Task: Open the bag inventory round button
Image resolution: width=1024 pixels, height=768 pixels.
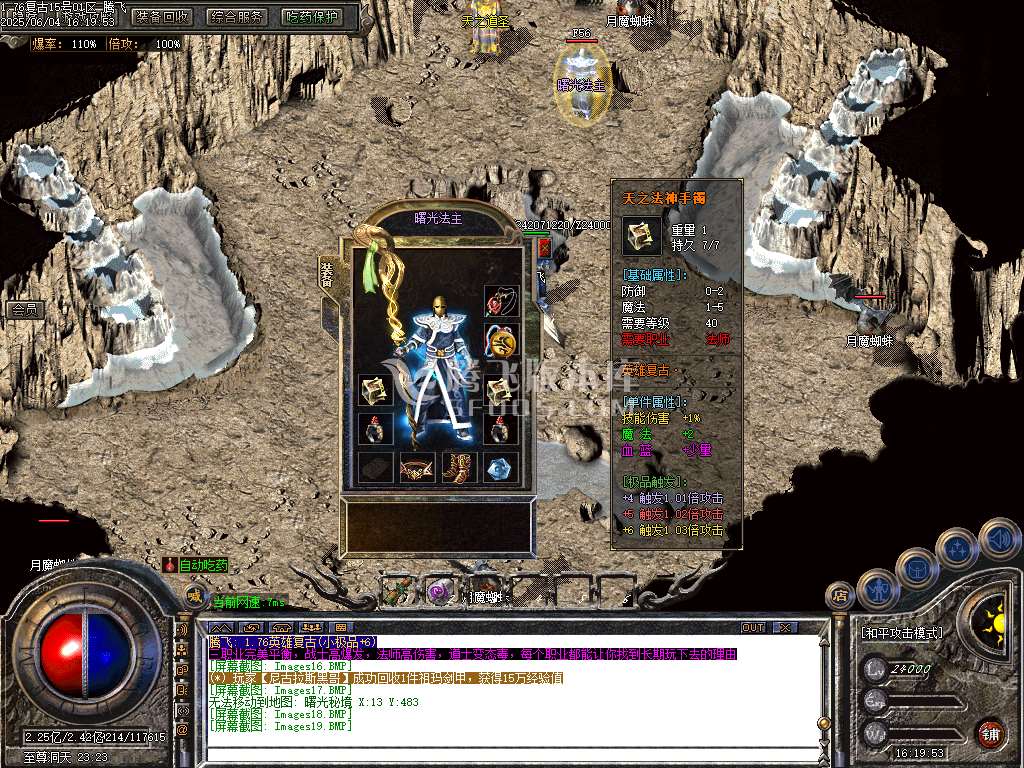Action: 916,568
